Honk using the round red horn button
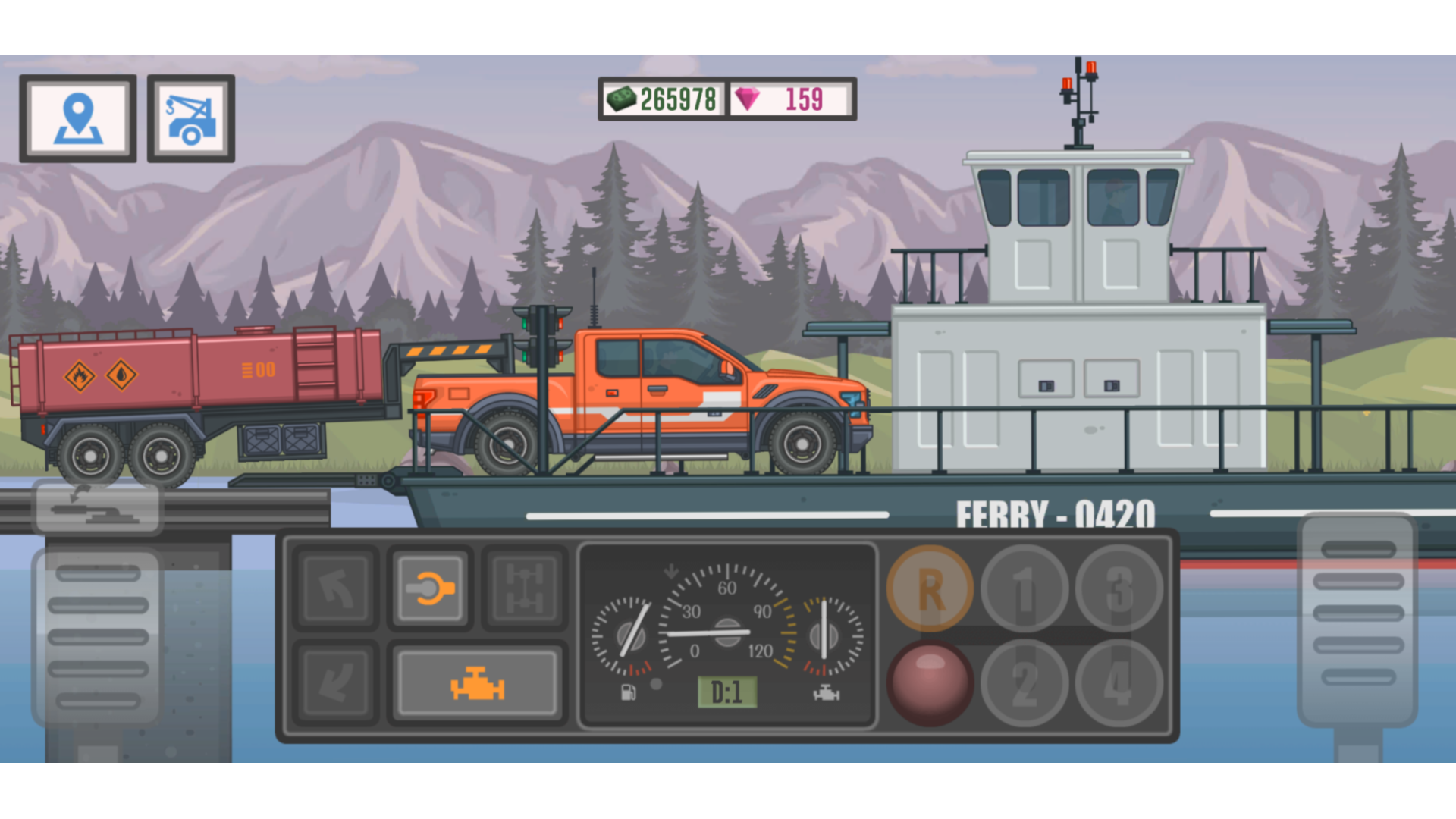 [x=930, y=681]
